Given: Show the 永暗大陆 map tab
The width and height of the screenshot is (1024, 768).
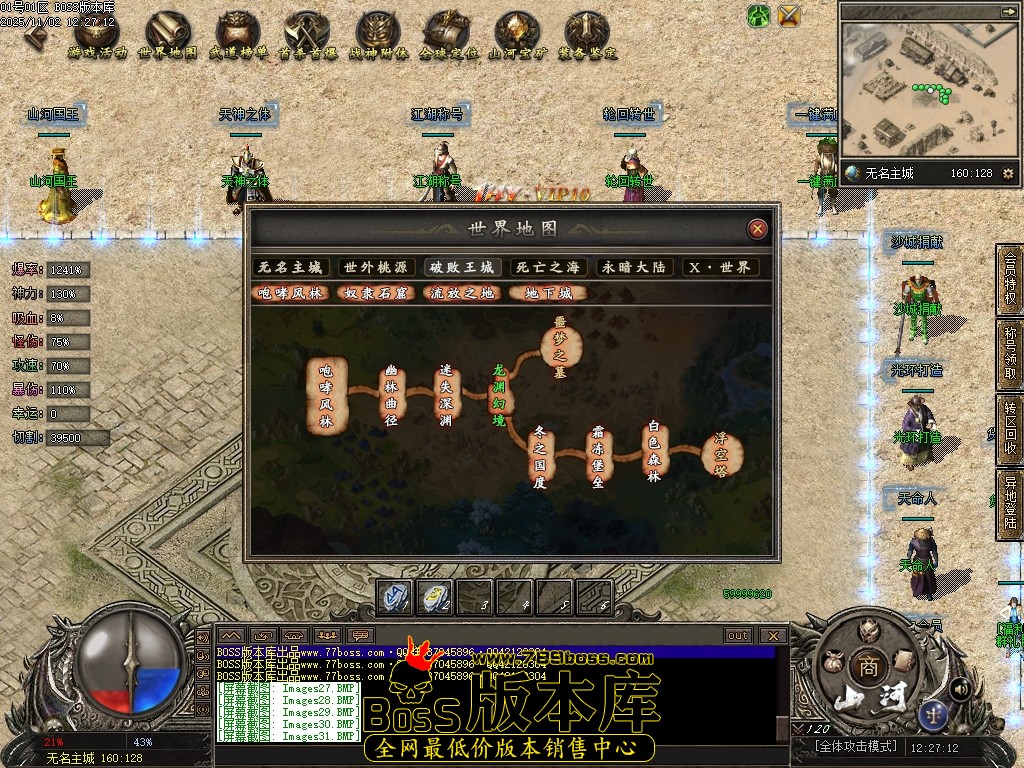Looking at the screenshot, I should (633, 268).
